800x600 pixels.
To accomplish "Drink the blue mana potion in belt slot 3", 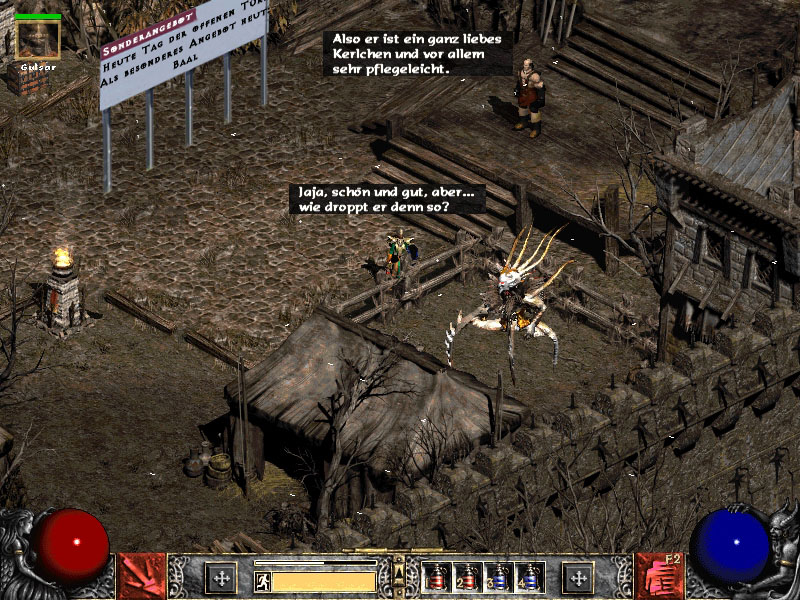I will pyautogui.click(x=499, y=577).
